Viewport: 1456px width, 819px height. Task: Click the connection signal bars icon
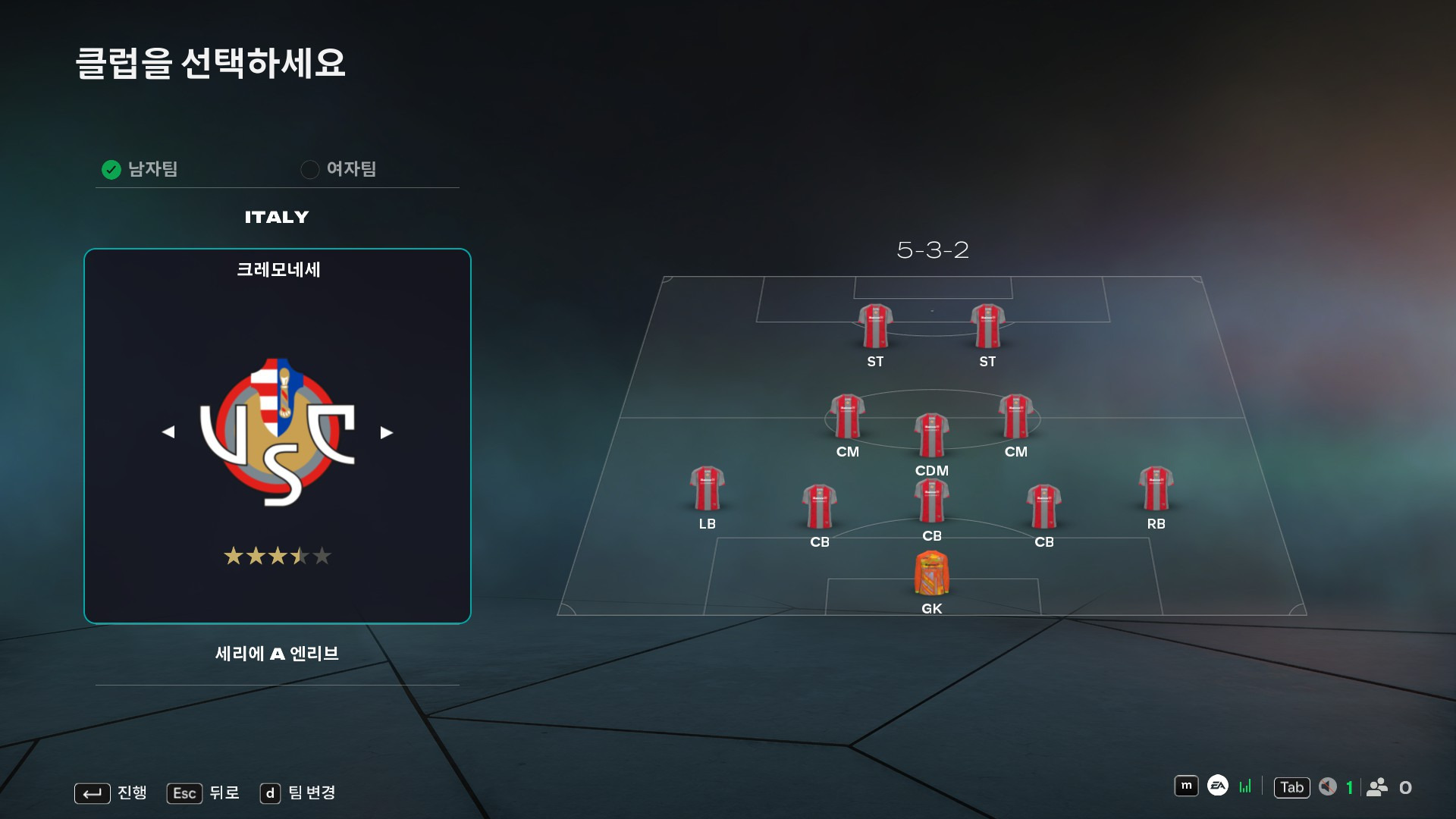(x=1245, y=786)
